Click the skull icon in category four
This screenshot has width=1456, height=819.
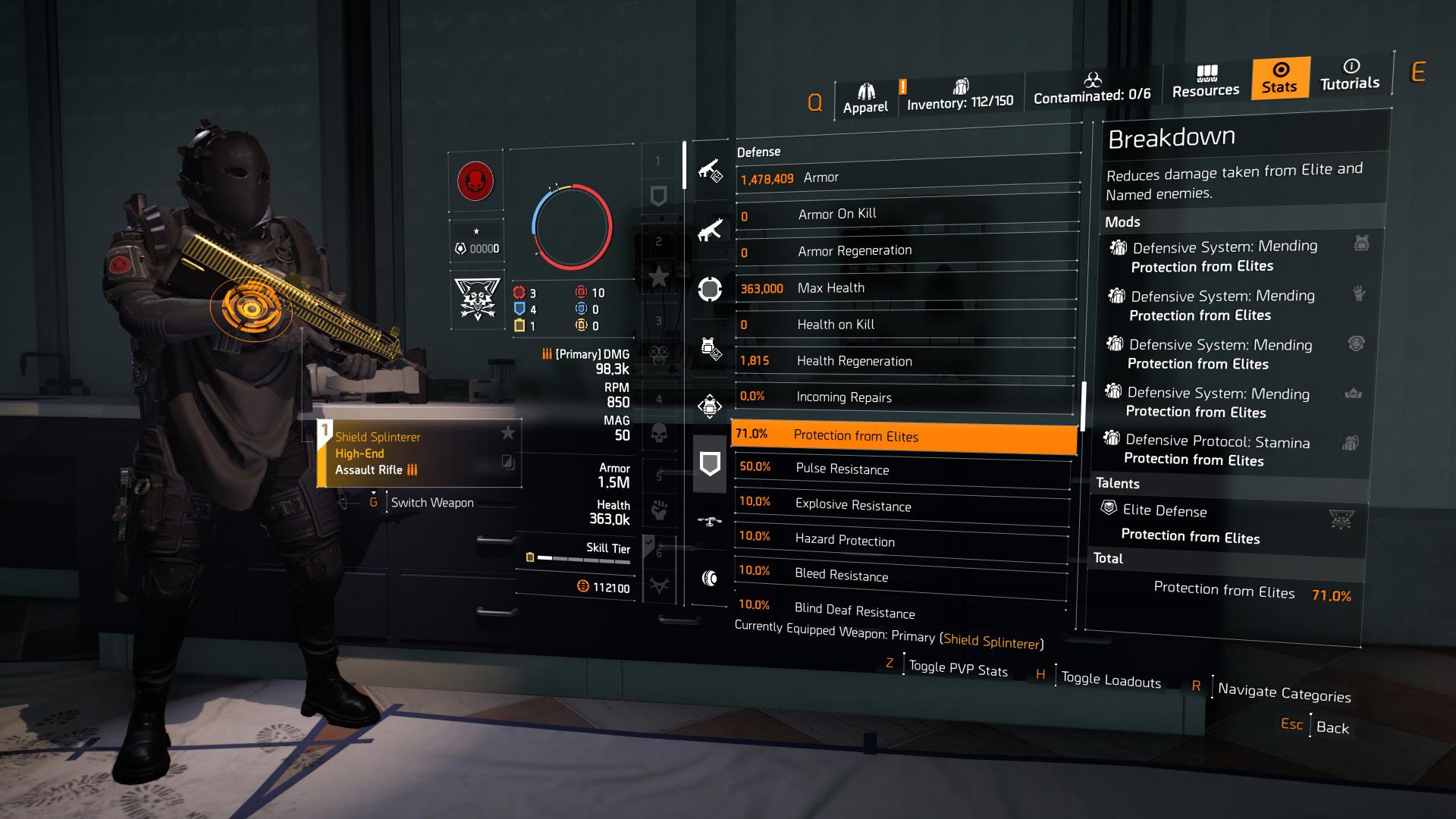point(658,432)
